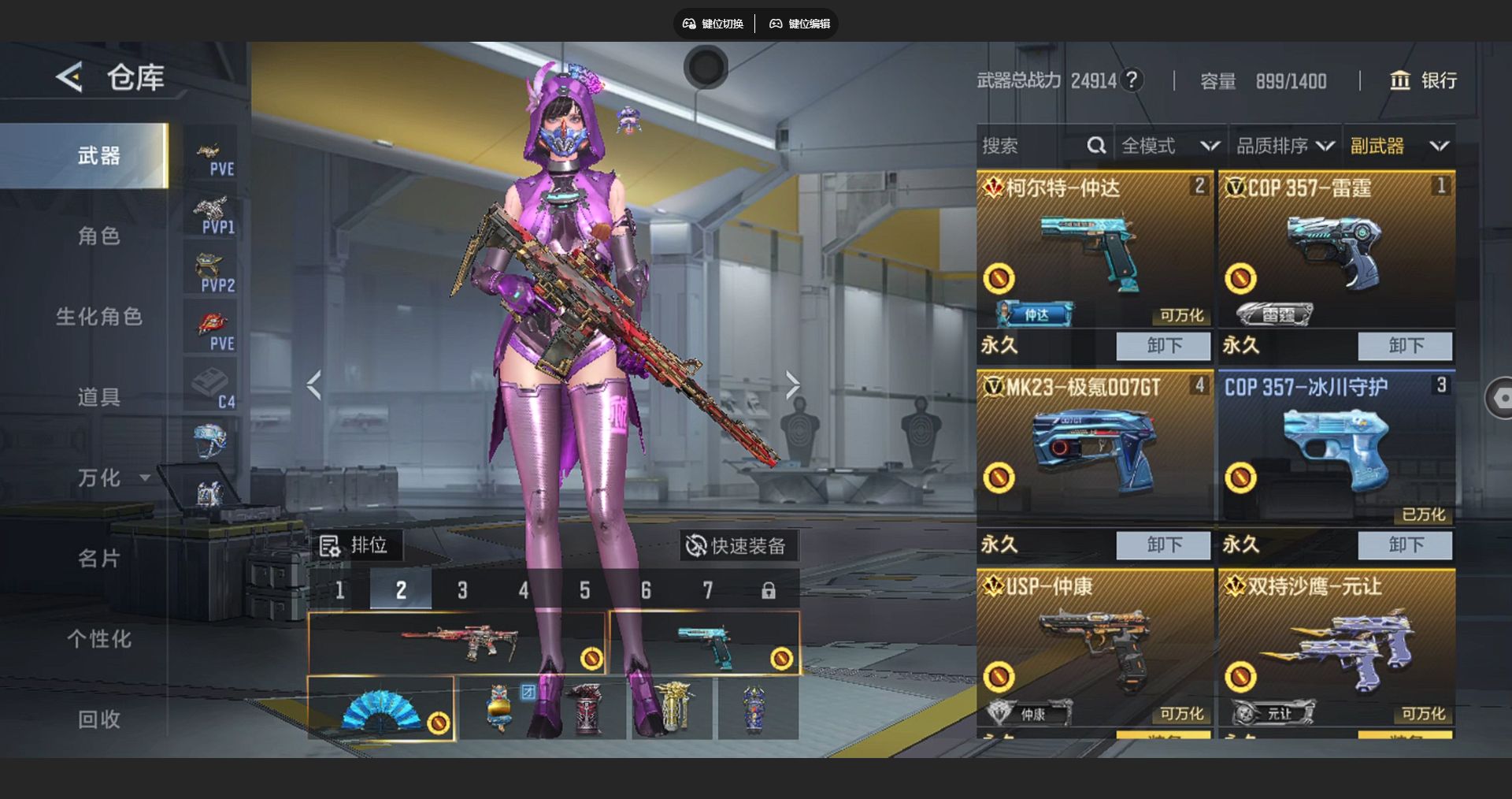Show the 个性化 personalization tab

click(98, 639)
